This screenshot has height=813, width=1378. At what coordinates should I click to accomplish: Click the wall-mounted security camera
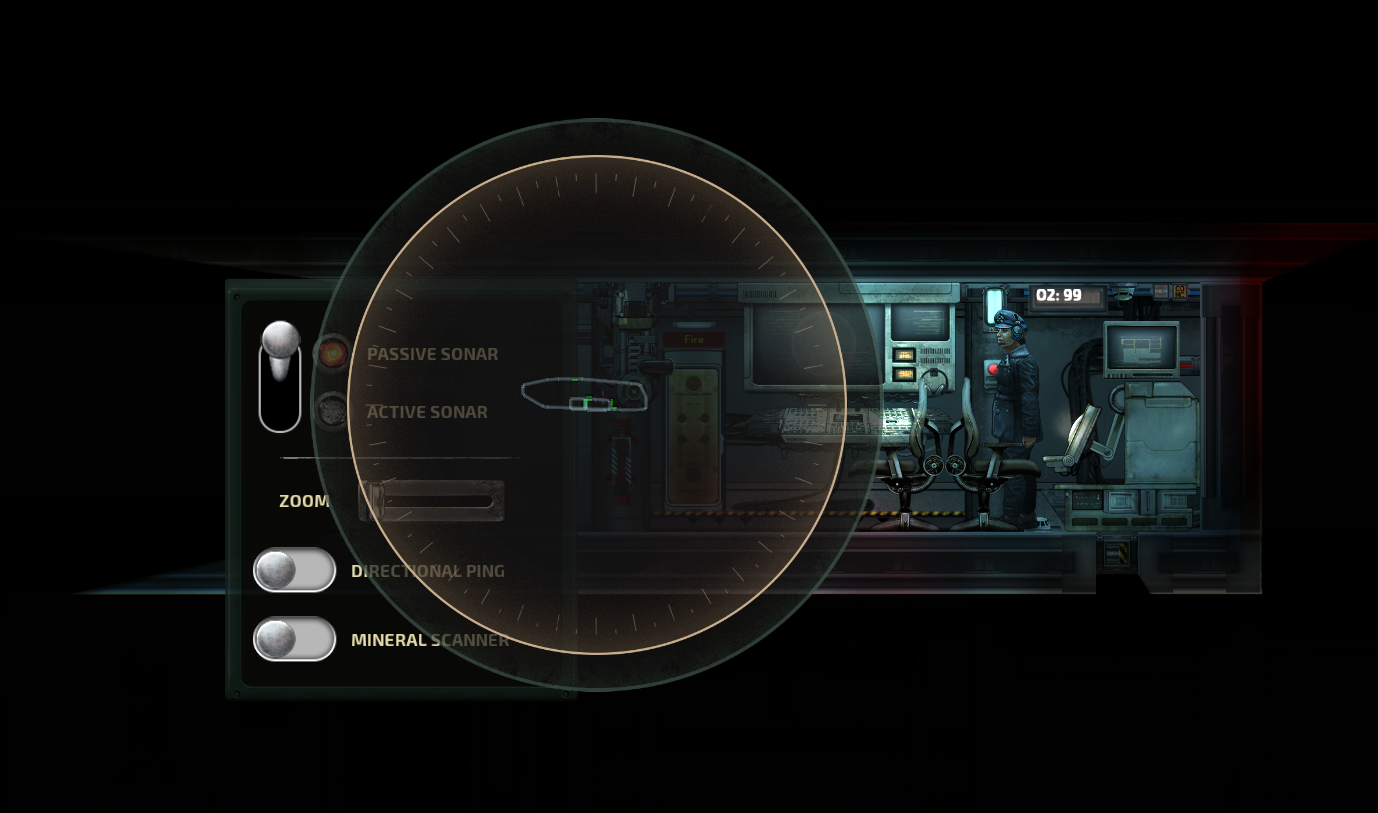click(1123, 292)
